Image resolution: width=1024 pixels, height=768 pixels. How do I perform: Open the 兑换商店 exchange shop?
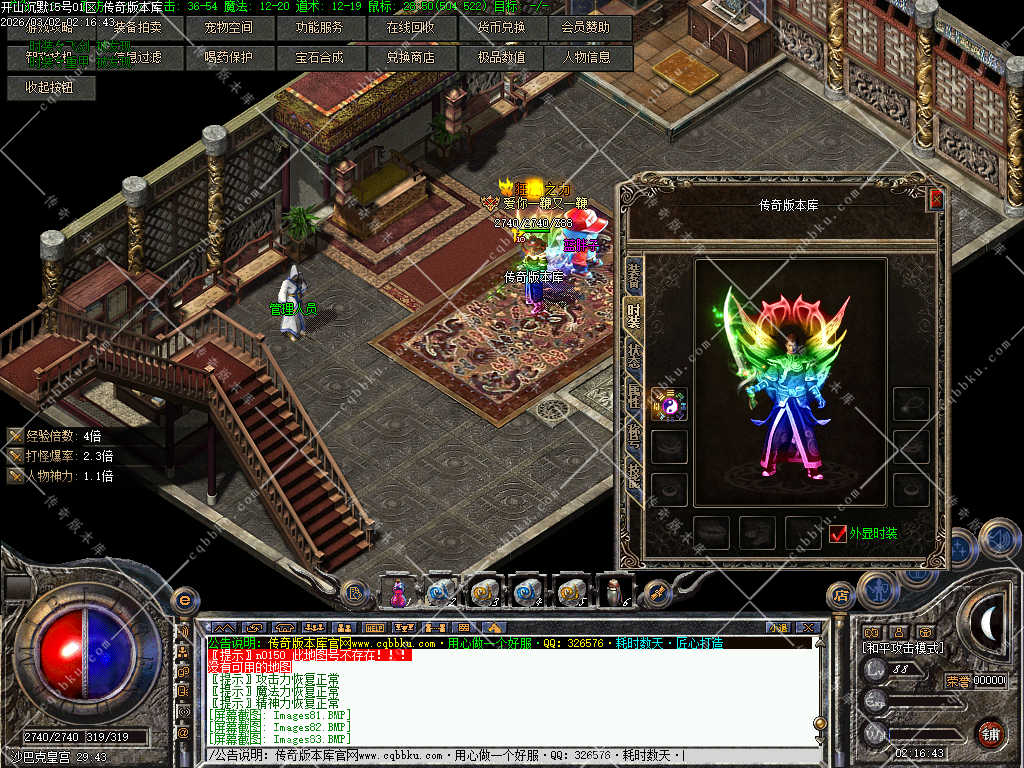point(410,58)
